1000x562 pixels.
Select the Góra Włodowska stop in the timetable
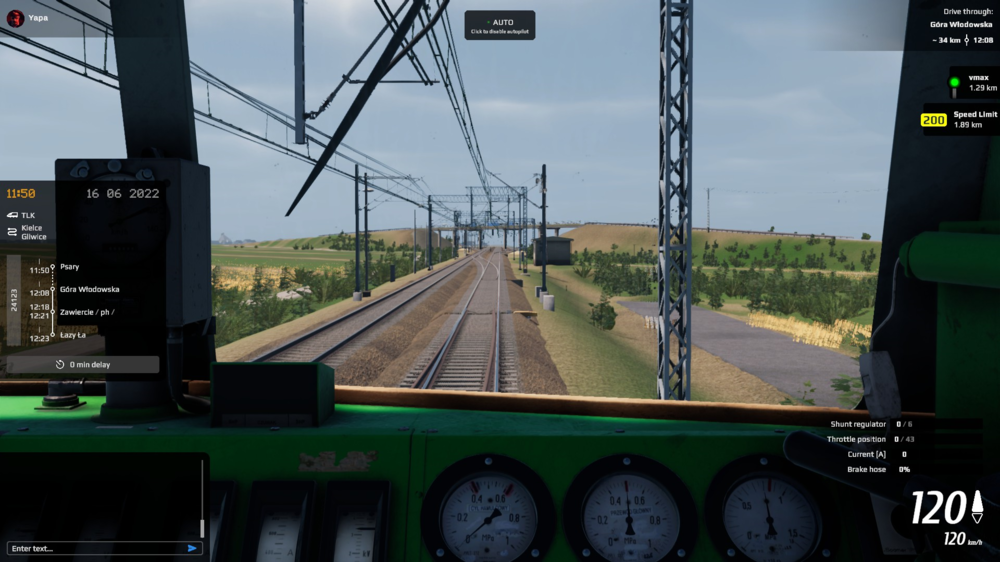point(89,289)
